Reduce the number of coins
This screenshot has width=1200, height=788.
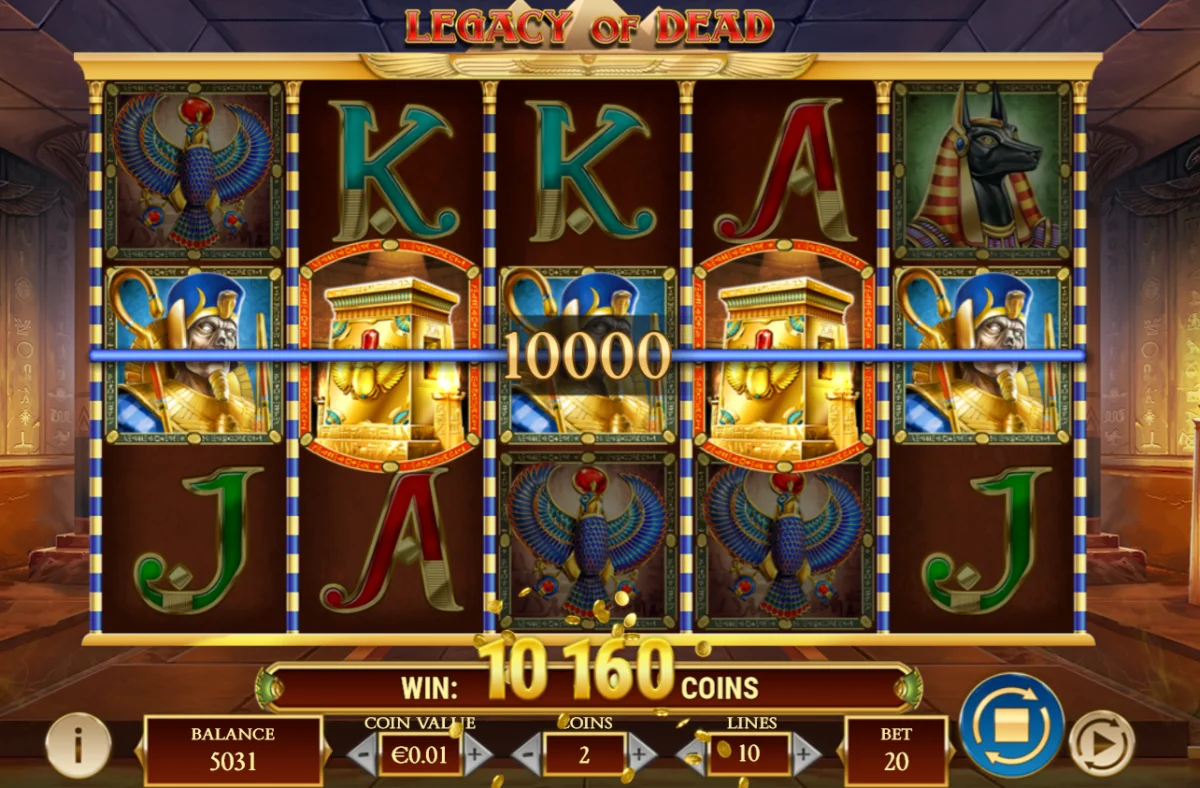click(x=527, y=753)
